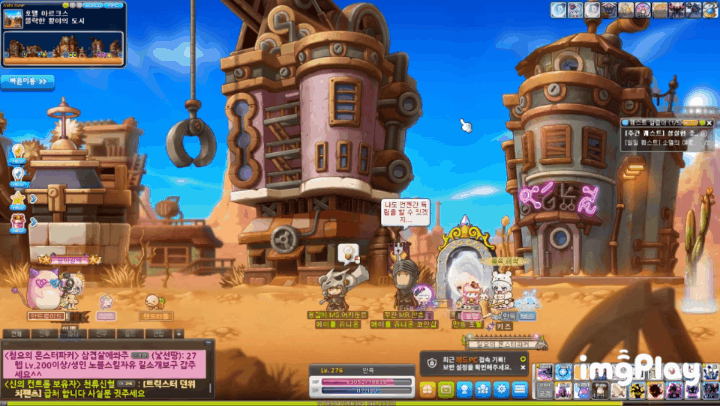The width and height of the screenshot is (720, 406).
Task: Click the star event notifier icon
Action: (x=18, y=199)
